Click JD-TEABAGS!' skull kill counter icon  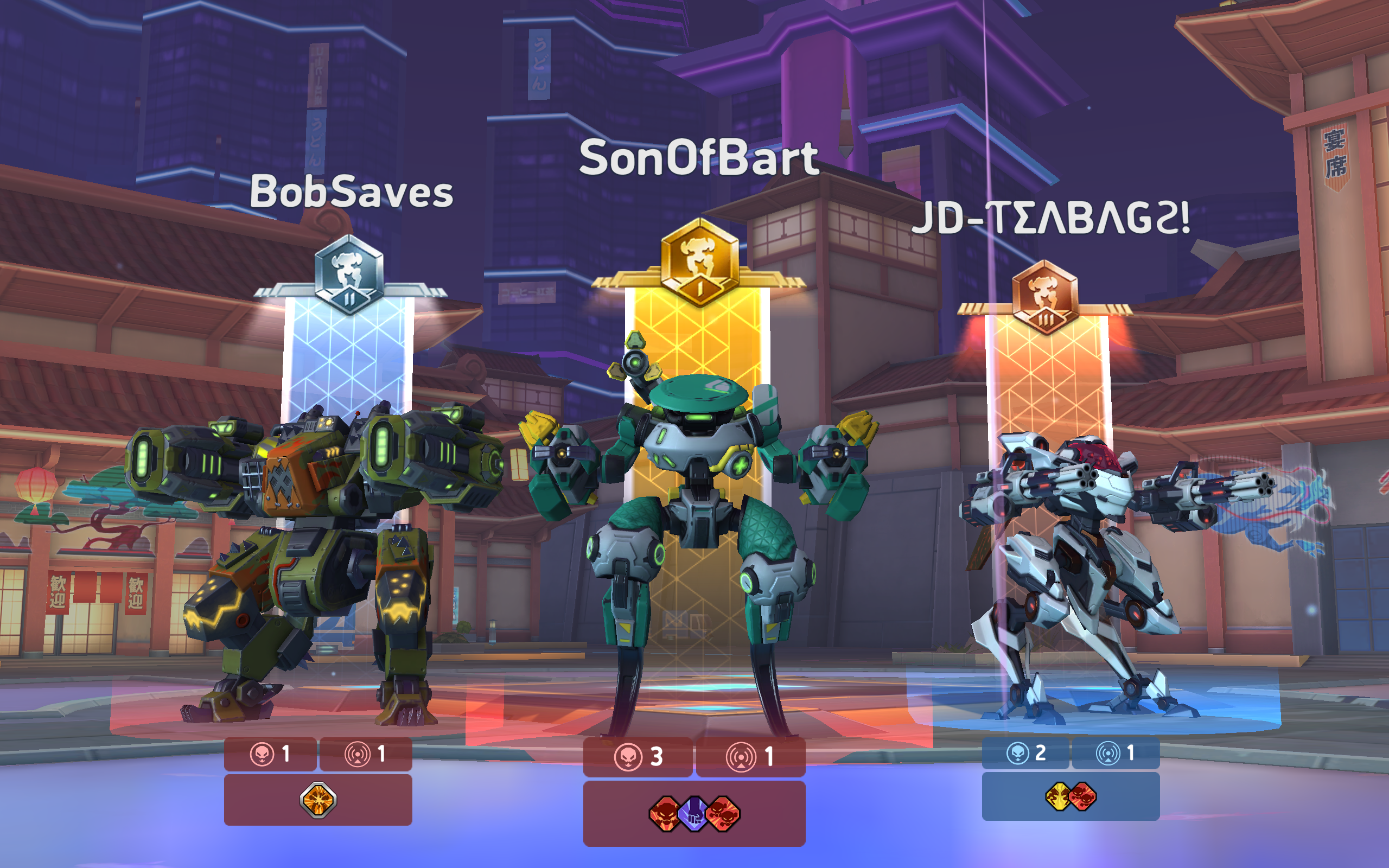[x=1019, y=753]
